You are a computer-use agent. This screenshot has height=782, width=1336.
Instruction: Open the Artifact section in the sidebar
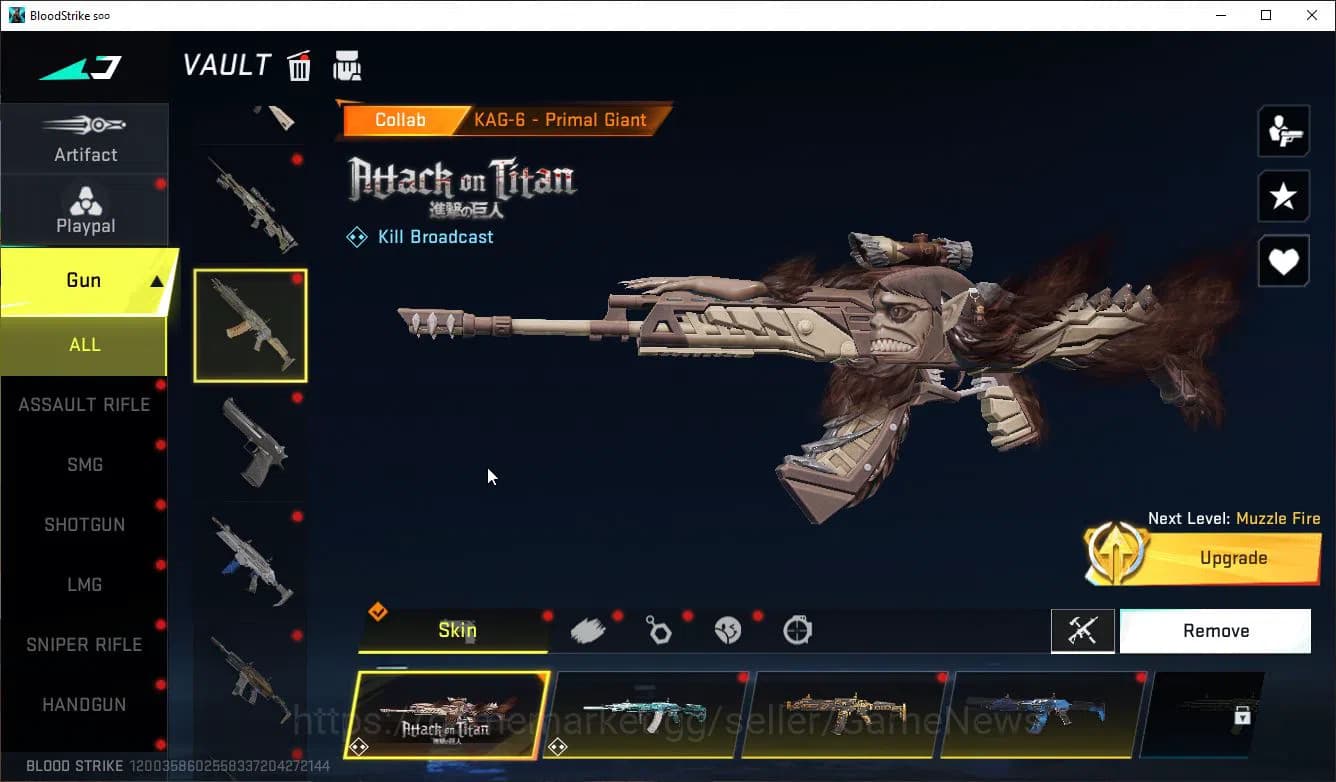coord(85,138)
